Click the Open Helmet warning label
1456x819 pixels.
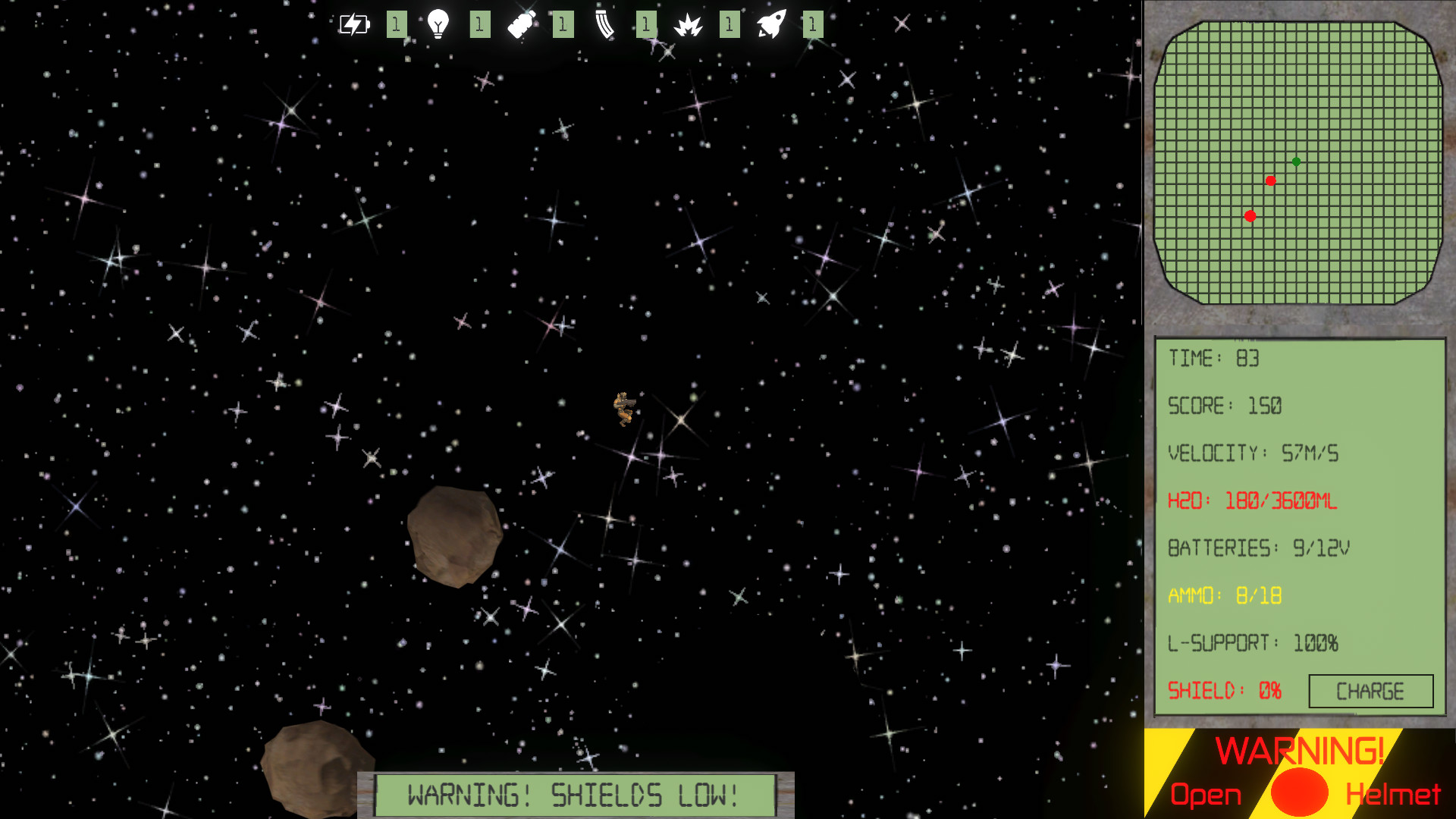tap(1206, 794)
